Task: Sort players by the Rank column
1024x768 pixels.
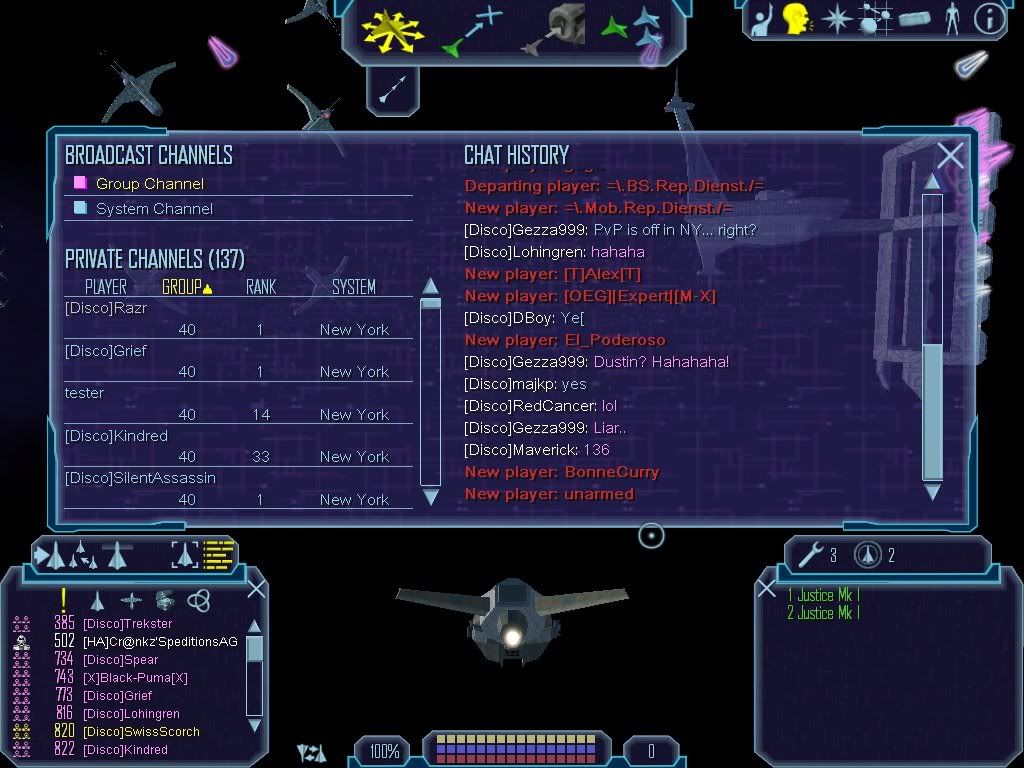Action: coord(260,287)
